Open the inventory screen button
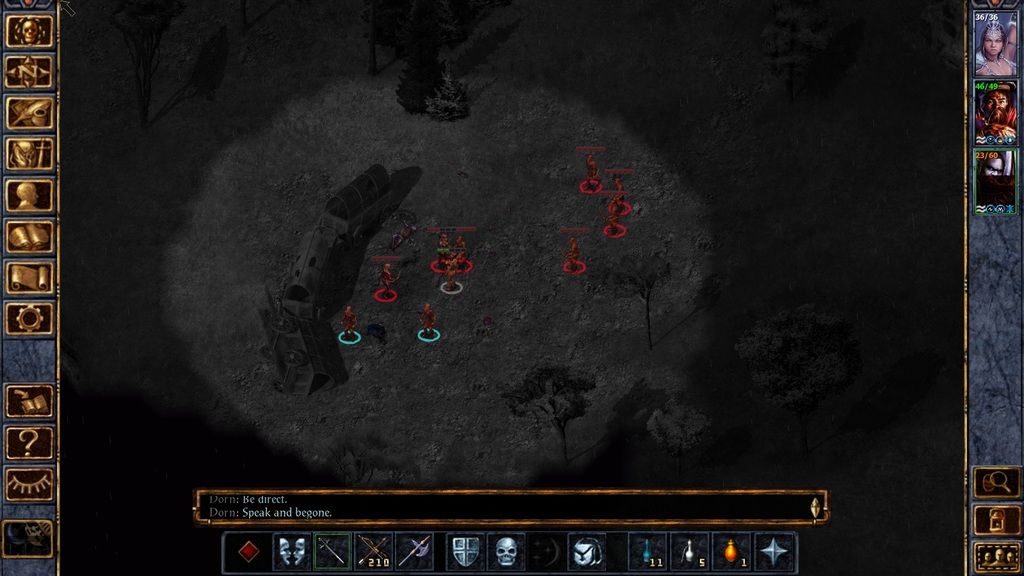 pyautogui.click(x=29, y=154)
